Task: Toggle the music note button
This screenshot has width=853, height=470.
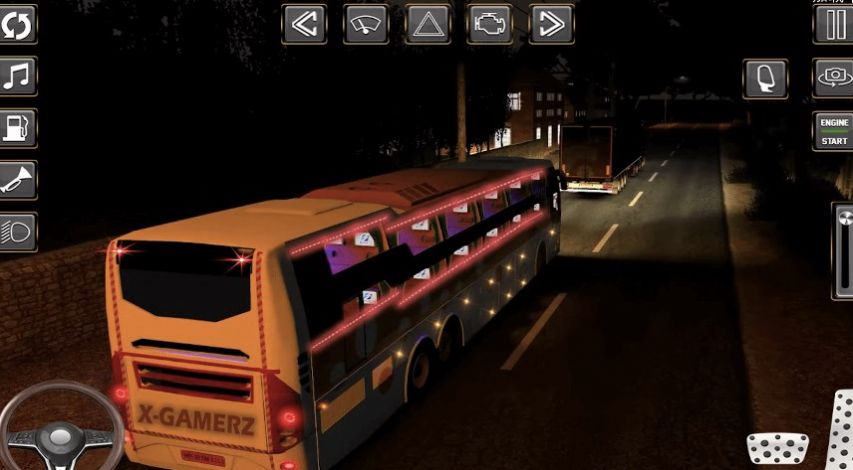Action: [18, 76]
